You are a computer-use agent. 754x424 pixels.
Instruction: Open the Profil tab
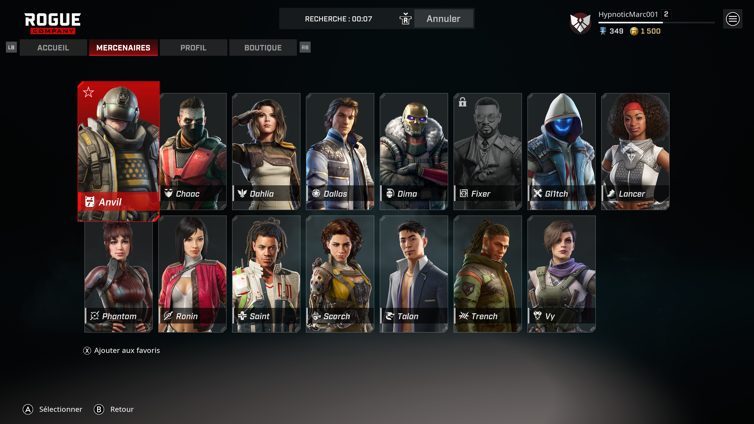pos(193,48)
